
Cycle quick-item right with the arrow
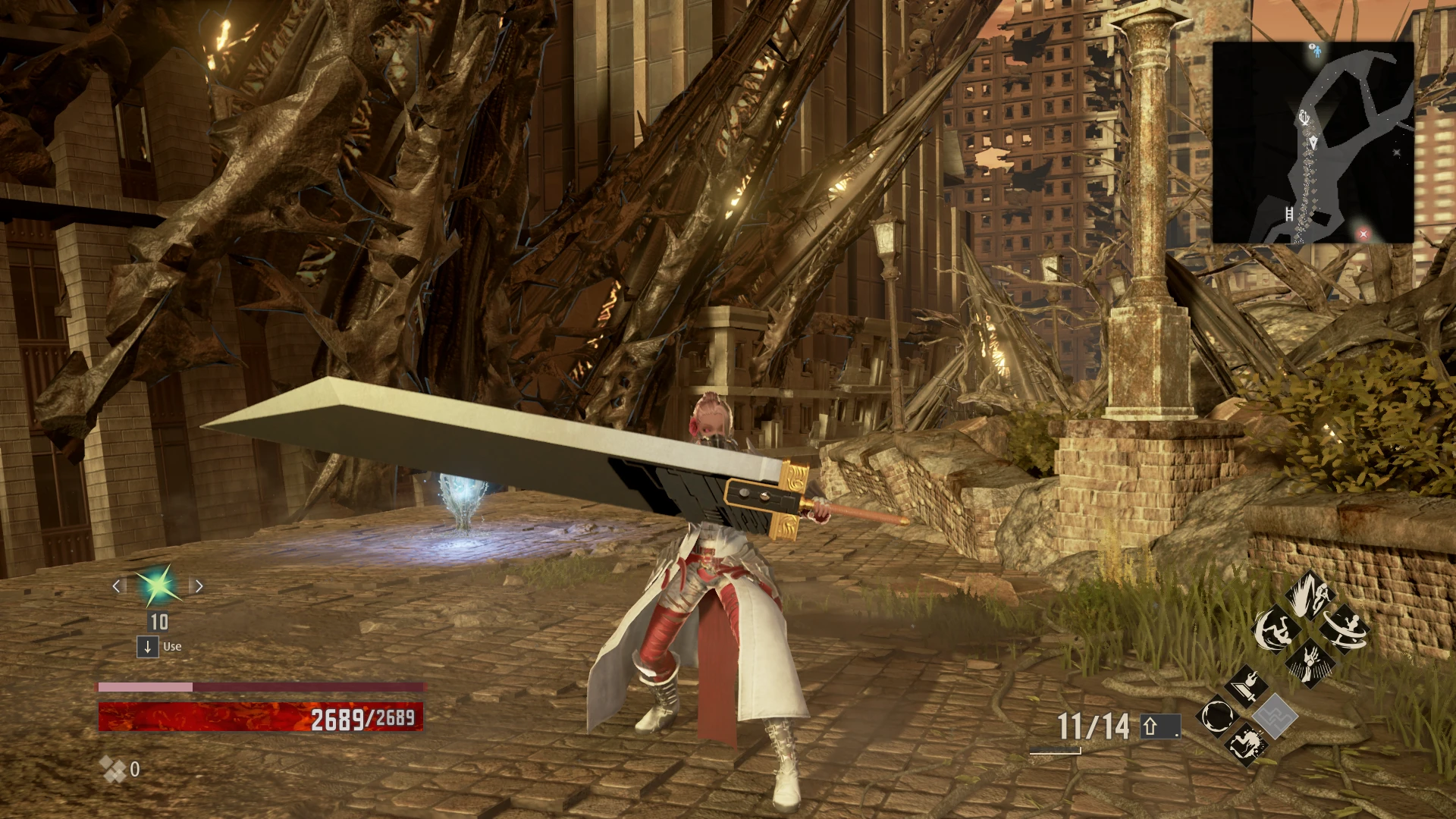[x=199, y=585]
